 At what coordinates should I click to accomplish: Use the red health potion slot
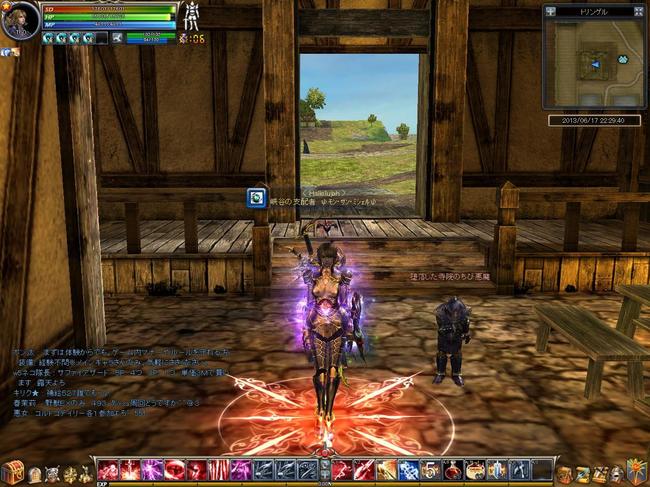click(452, 470)
